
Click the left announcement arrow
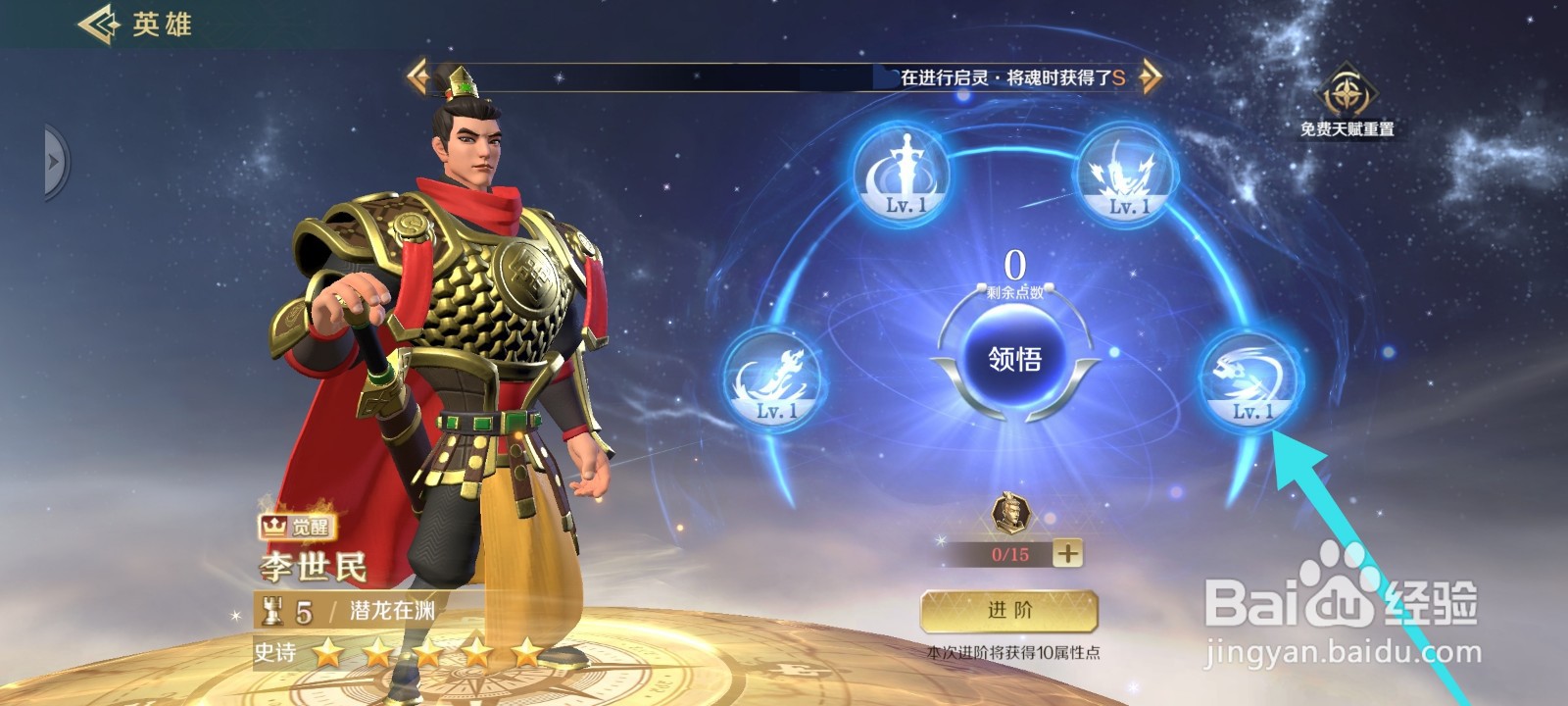[x=416, y=77]
